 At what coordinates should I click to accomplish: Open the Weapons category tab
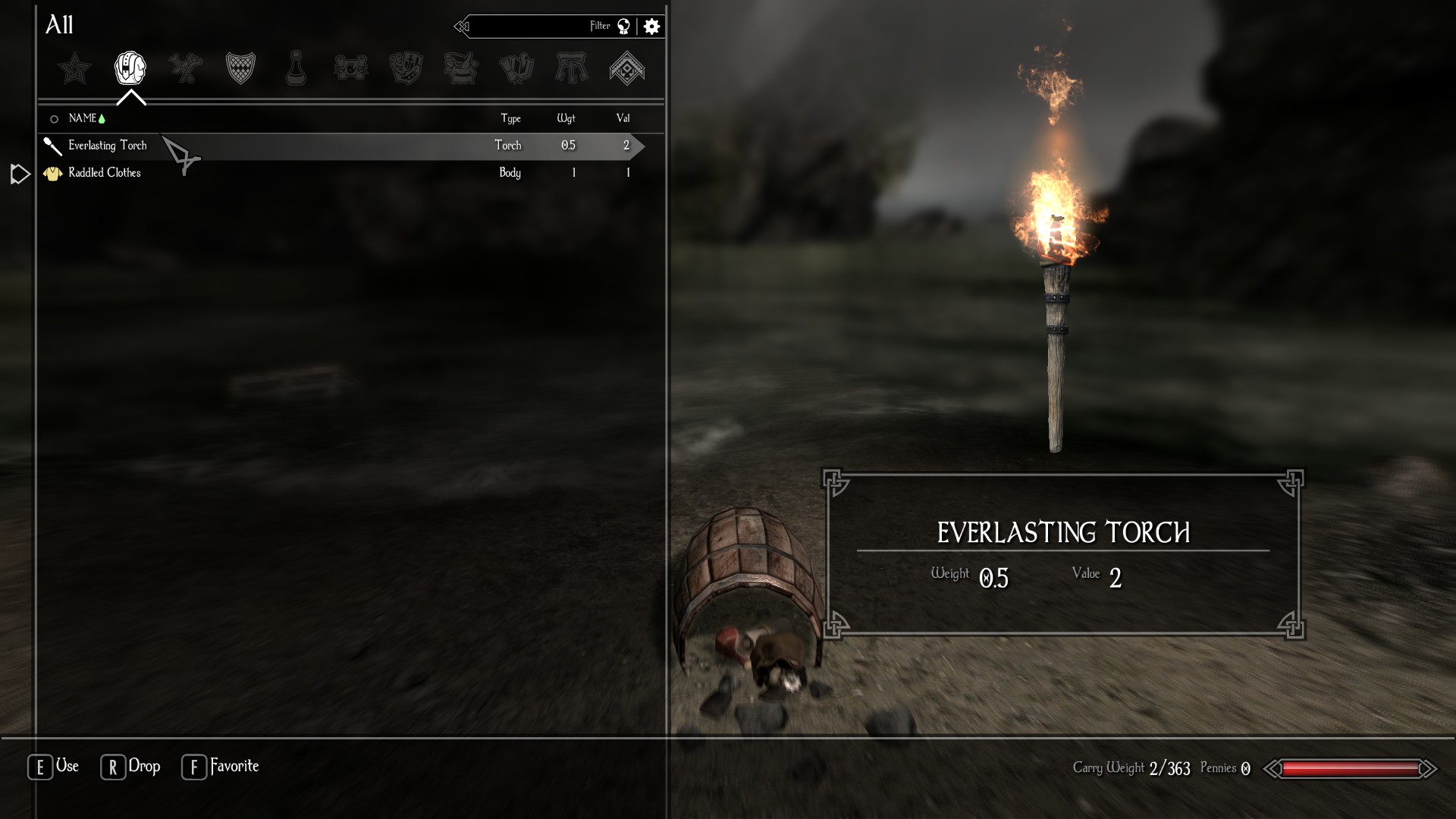pos(186,68)
